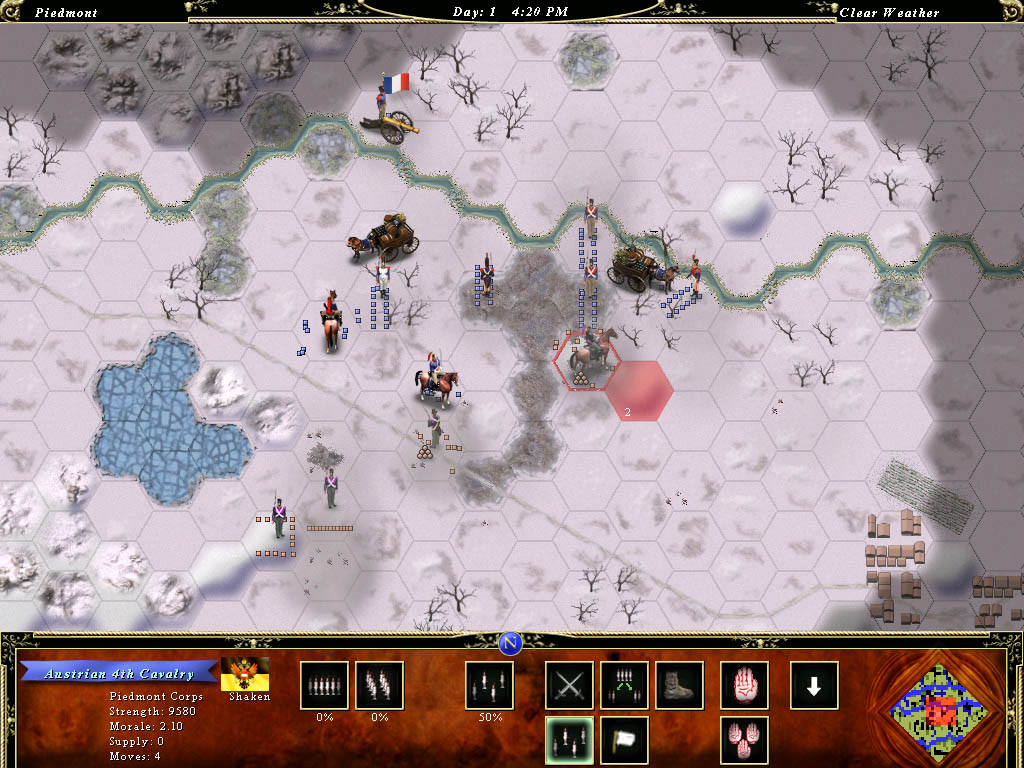Activate the green-arrow formation change icon
The height and width of the screenshot is (768, 1024).
point(624,686)
